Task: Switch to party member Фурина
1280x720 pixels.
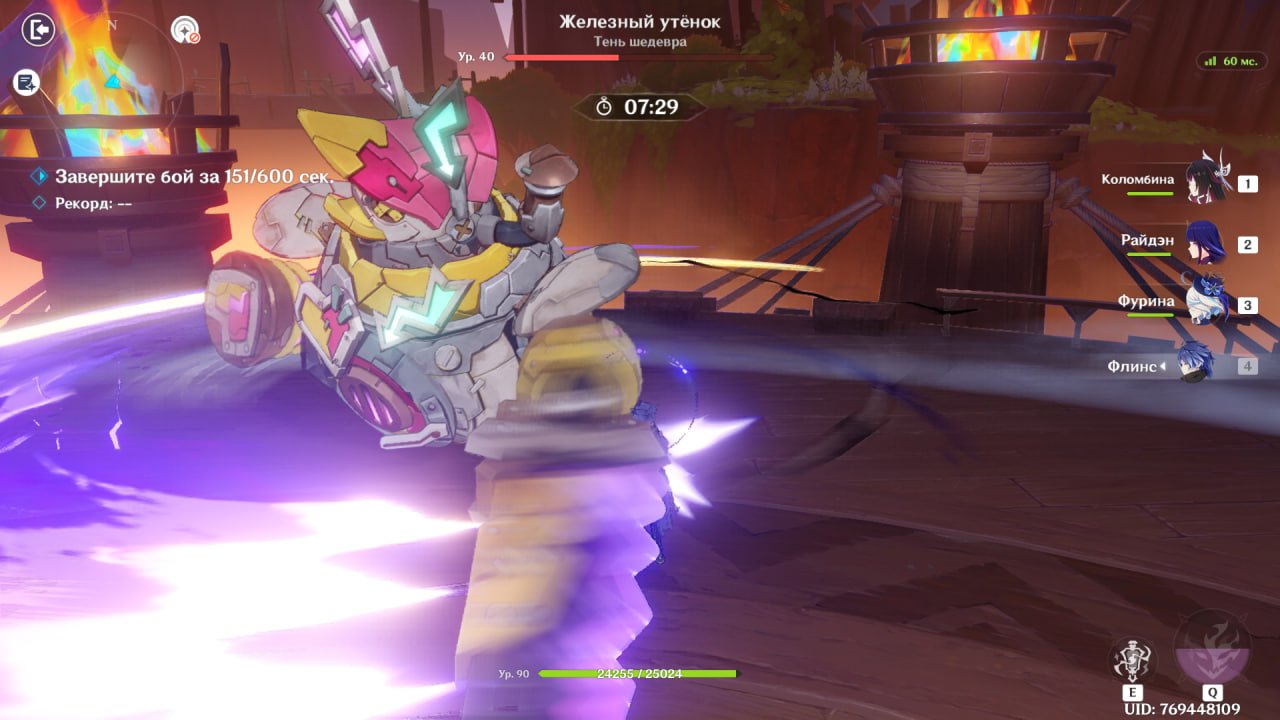Action: [x=1206, y=304]
